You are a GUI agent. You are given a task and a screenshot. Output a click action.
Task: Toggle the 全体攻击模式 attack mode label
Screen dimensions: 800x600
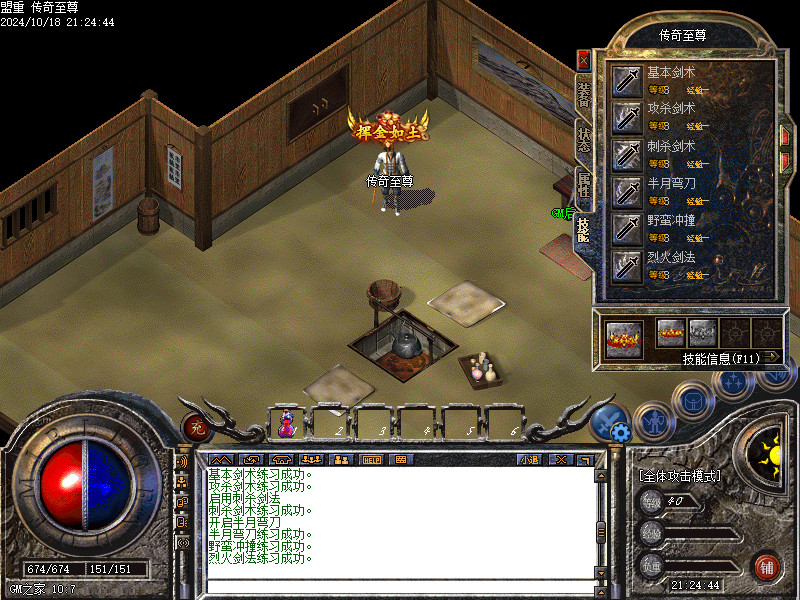pos(679,476)
